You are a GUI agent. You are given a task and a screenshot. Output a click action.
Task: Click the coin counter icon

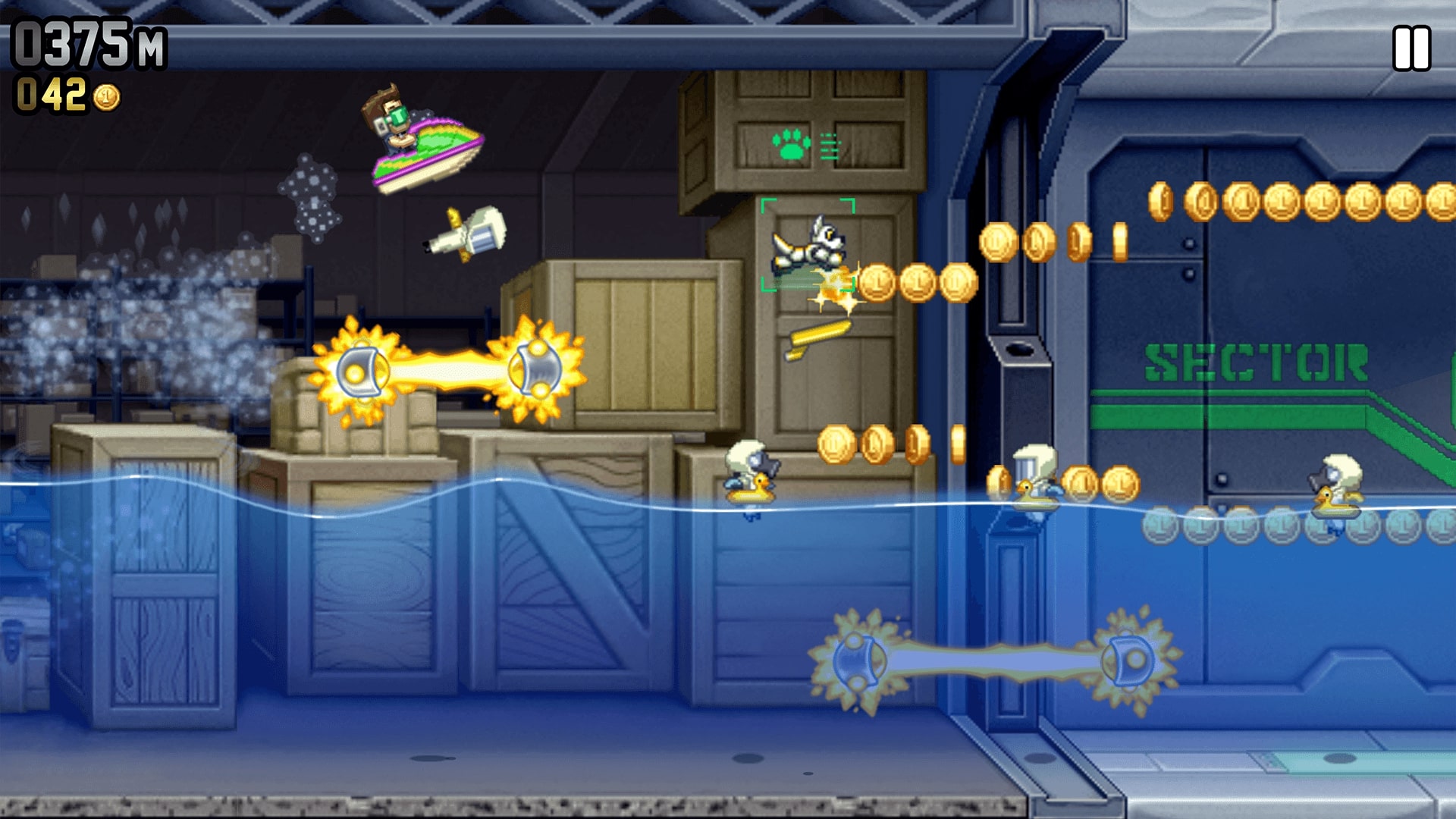[108, 97]
